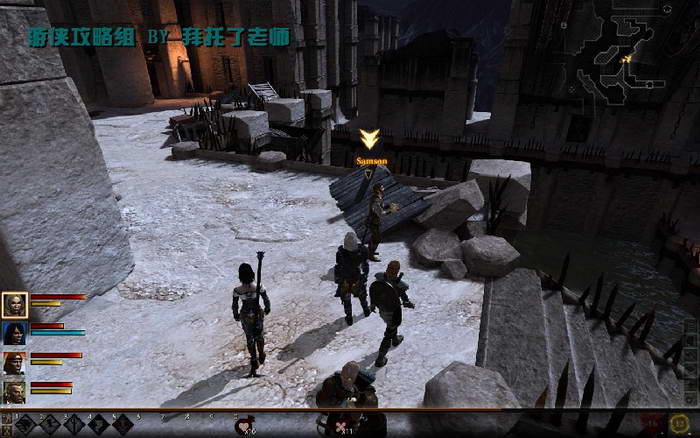This screenshot has height=438, width=700.
Task: Use the red health potion quickslot
Action: pos(244,424)
